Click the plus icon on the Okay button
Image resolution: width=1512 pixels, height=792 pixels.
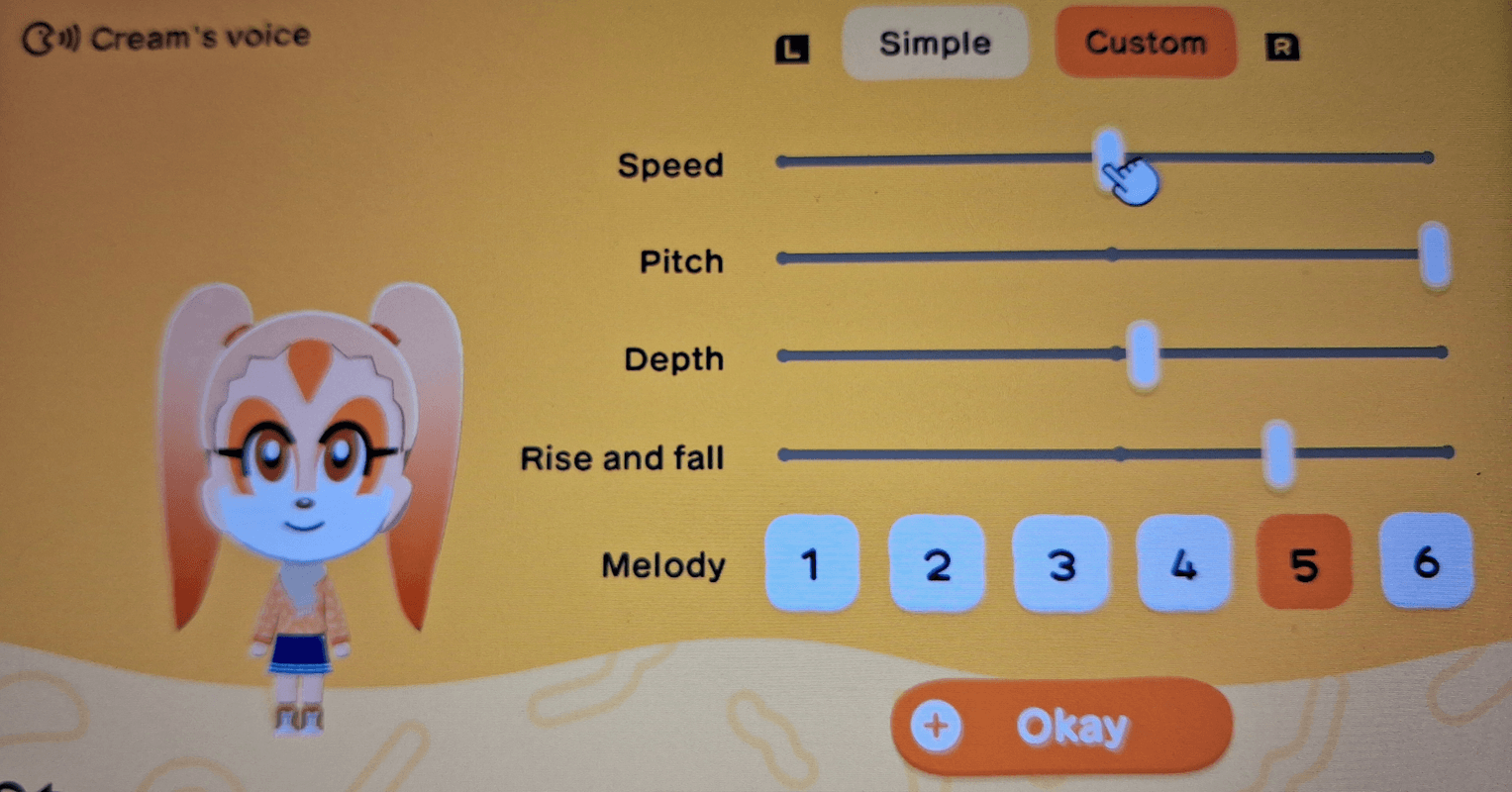click(937, 726)
